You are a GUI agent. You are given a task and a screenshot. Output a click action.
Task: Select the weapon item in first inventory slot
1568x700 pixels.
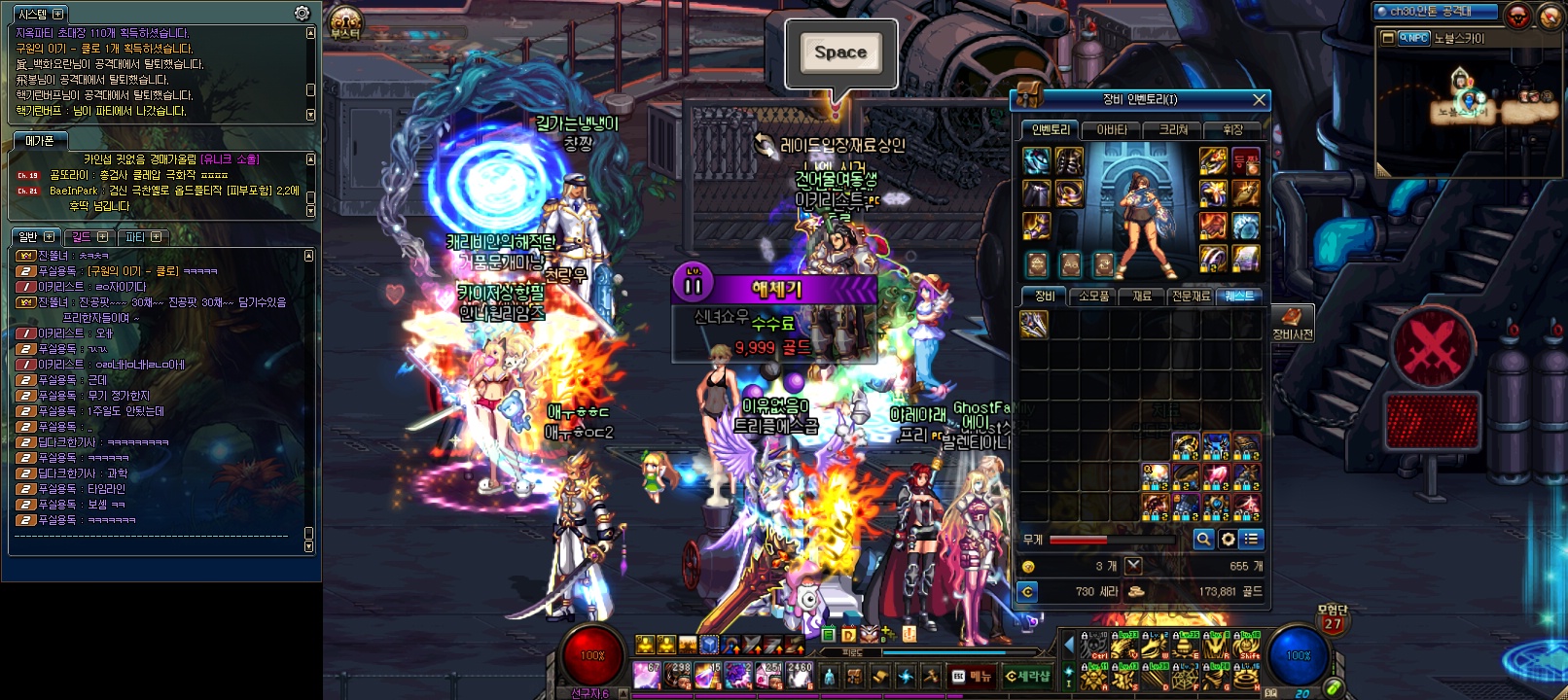click(1034, 324)
